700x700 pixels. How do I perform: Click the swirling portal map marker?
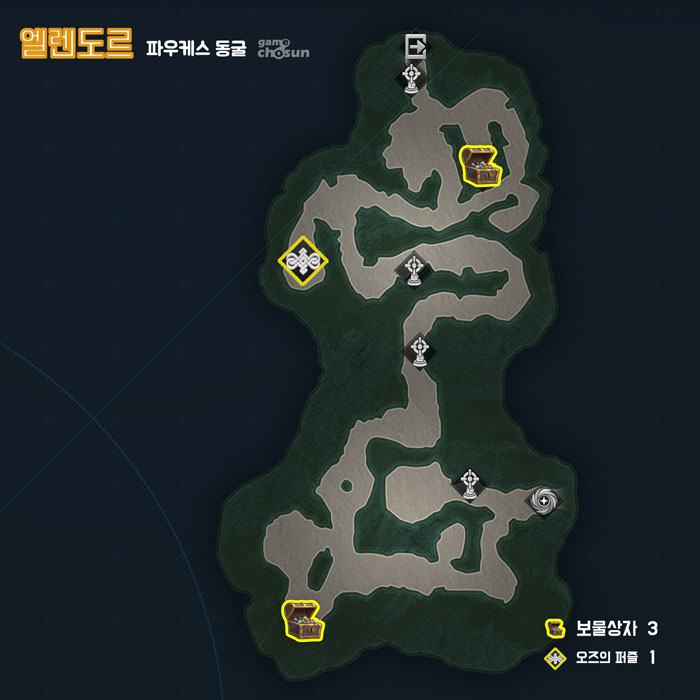coord(543,499)
